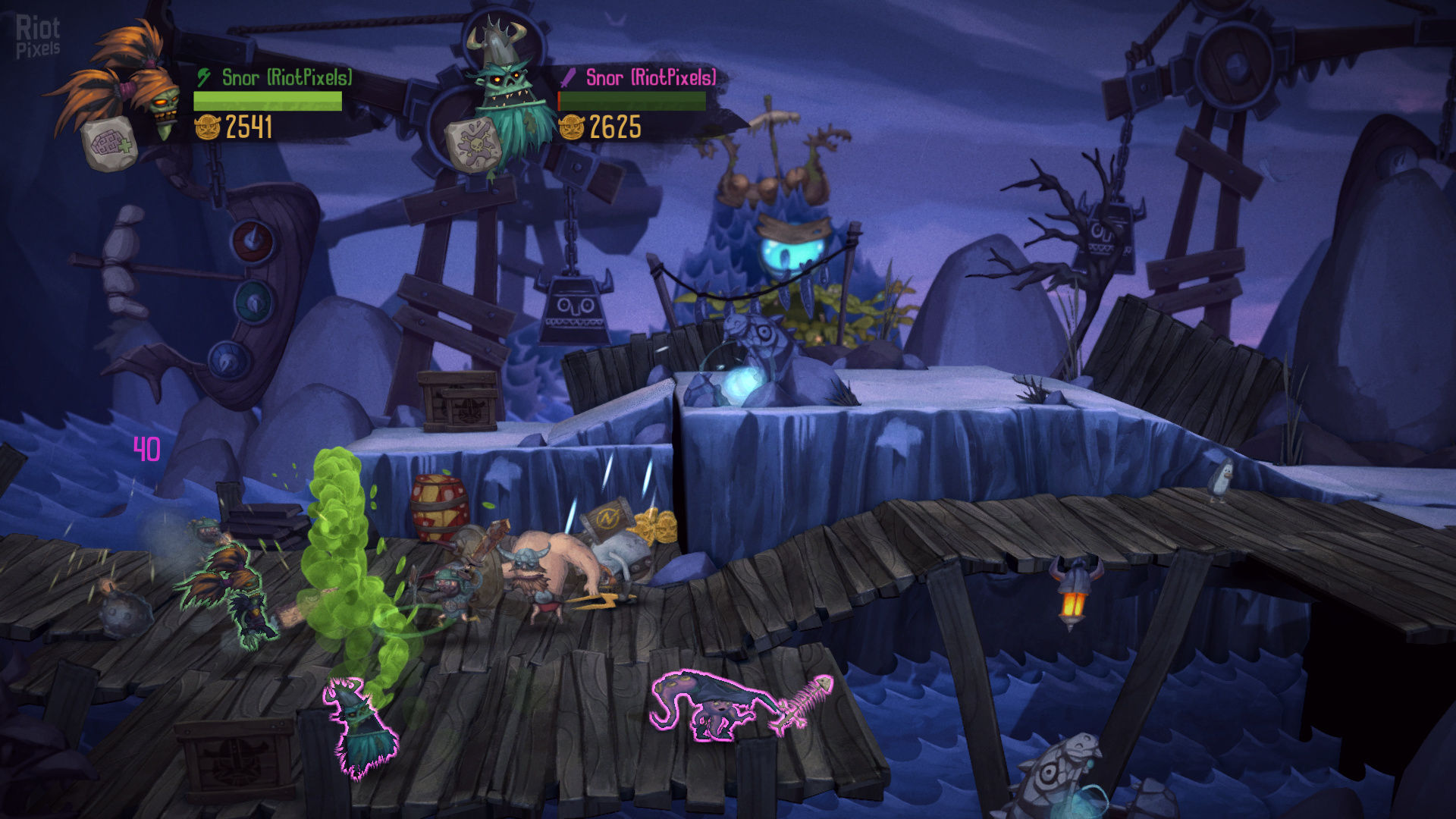
Task: Activate the skull and crossbones rune stone
Action: [474, 144]
